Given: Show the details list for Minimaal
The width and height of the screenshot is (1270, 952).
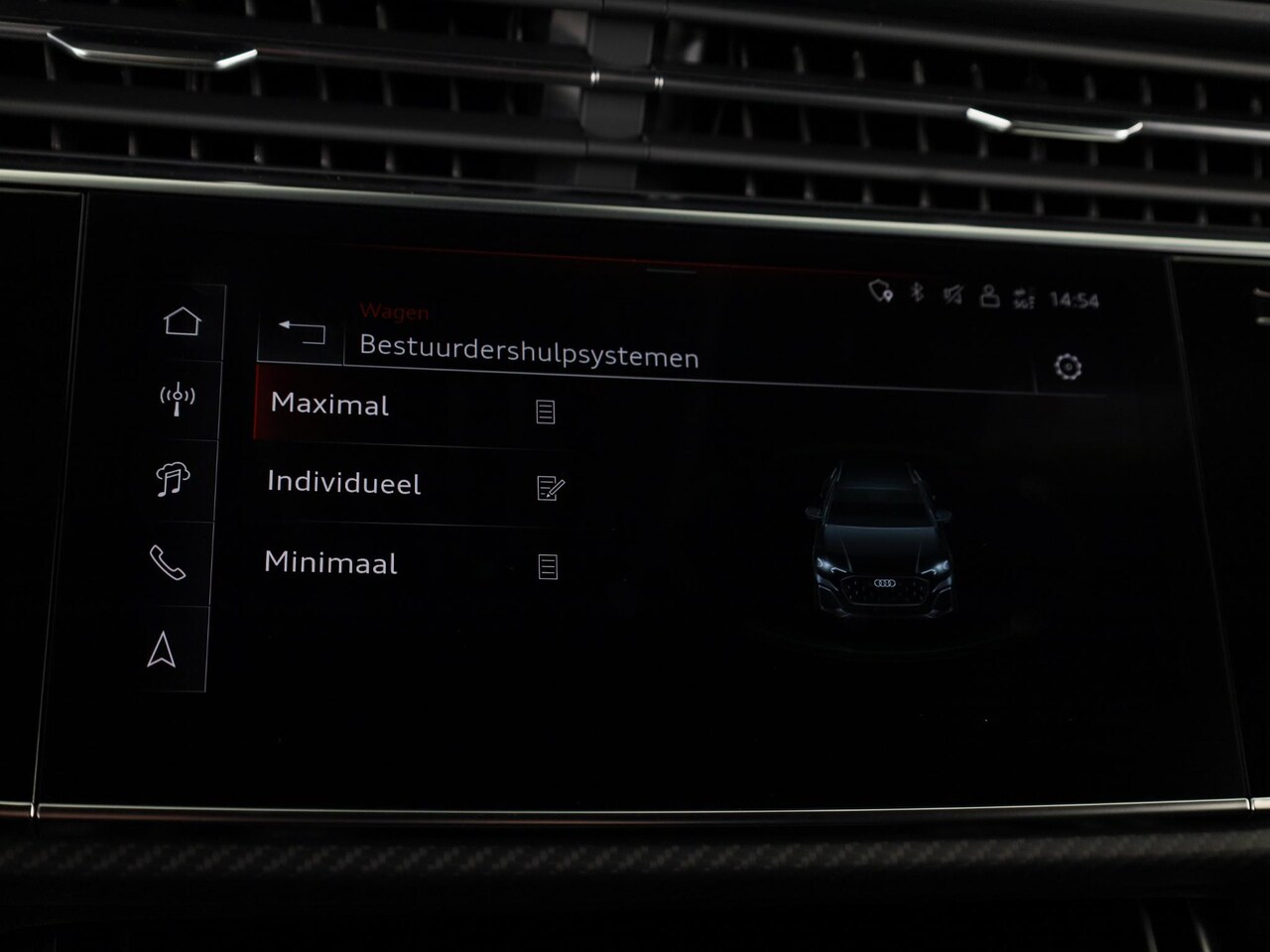Looking at the screenshot, I should pos(547,566).
